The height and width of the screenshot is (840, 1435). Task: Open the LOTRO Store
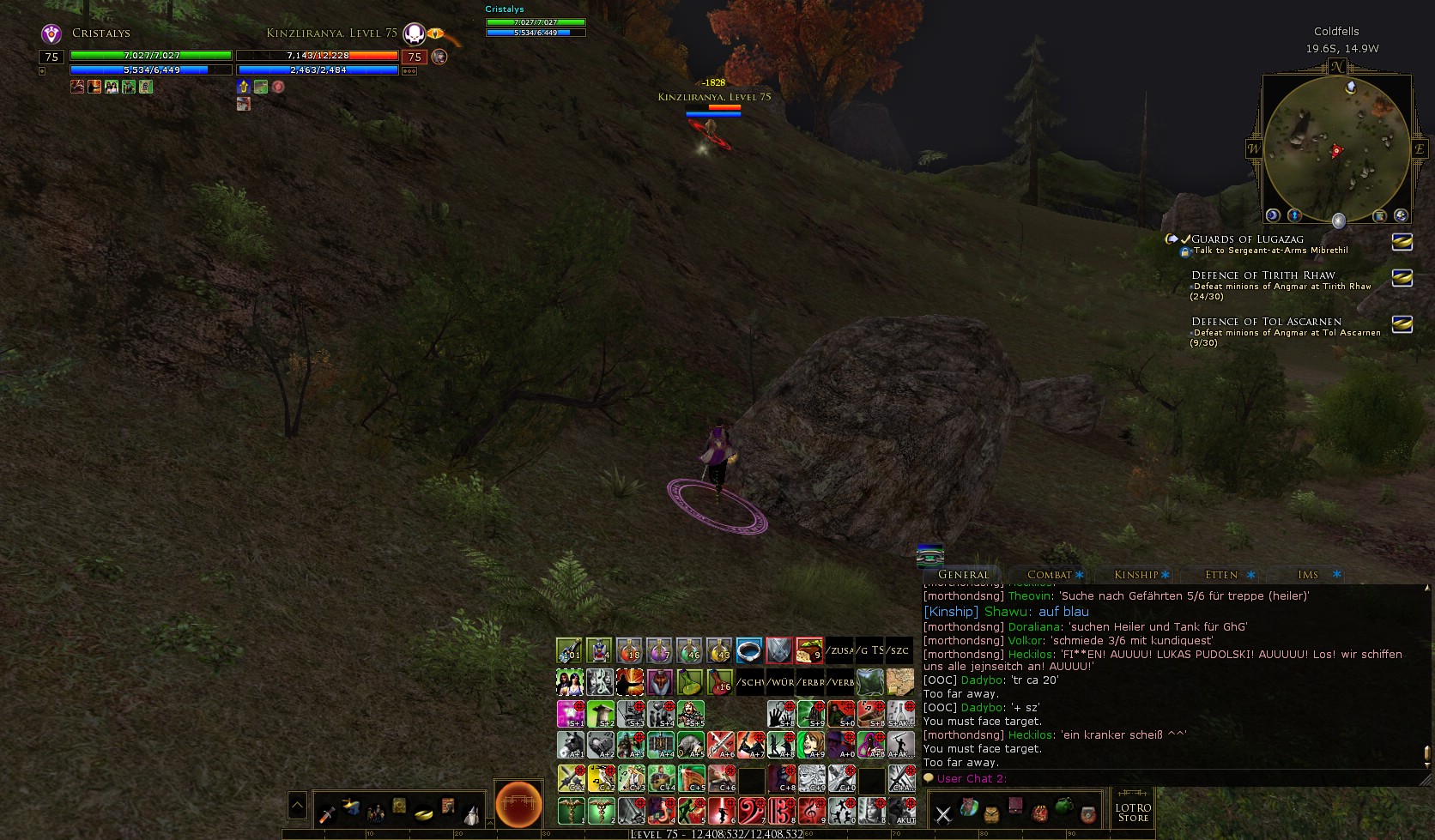[1133, 812]
